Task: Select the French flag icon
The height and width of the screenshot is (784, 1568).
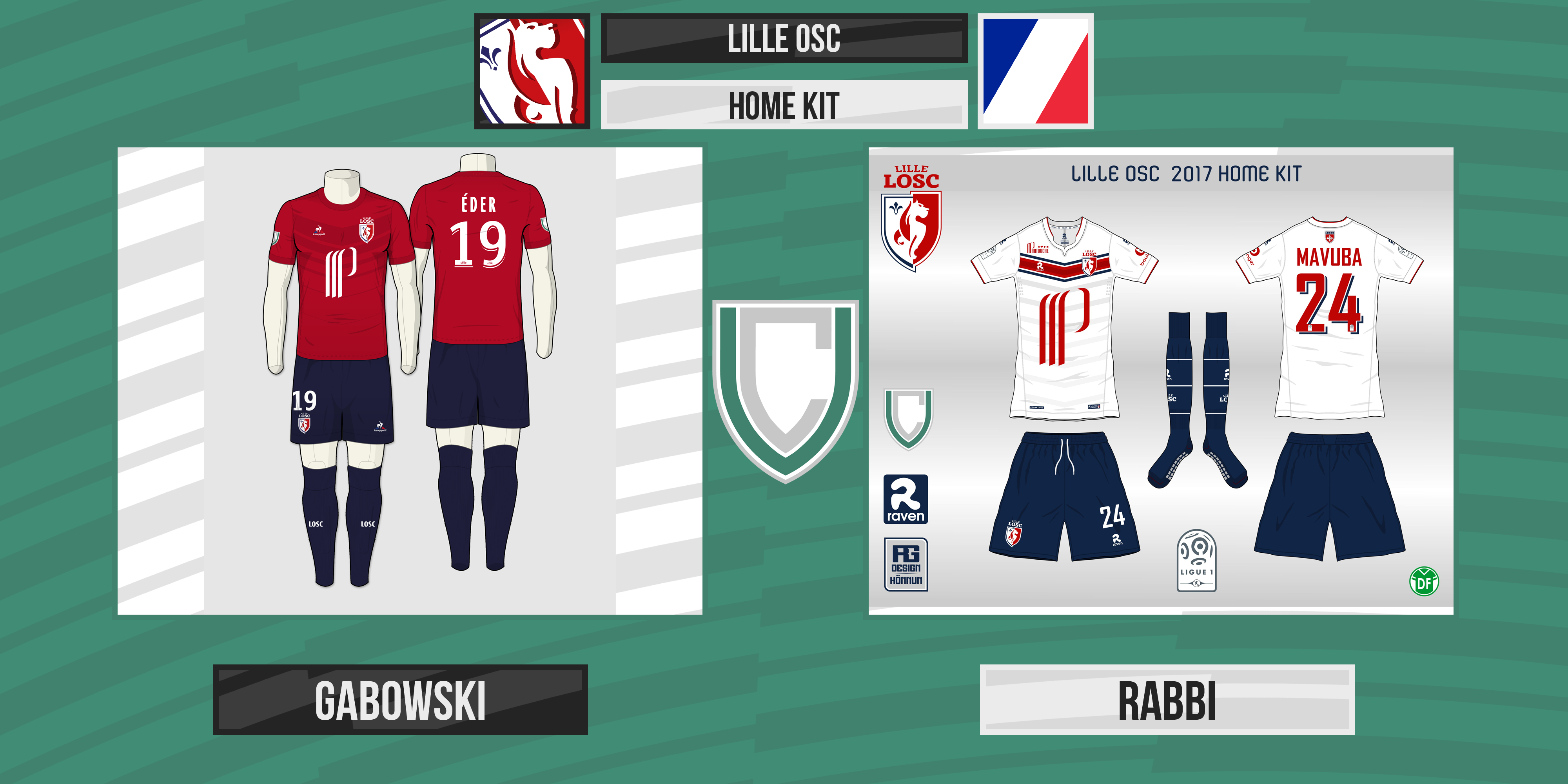Action: tap(1035, 71)
